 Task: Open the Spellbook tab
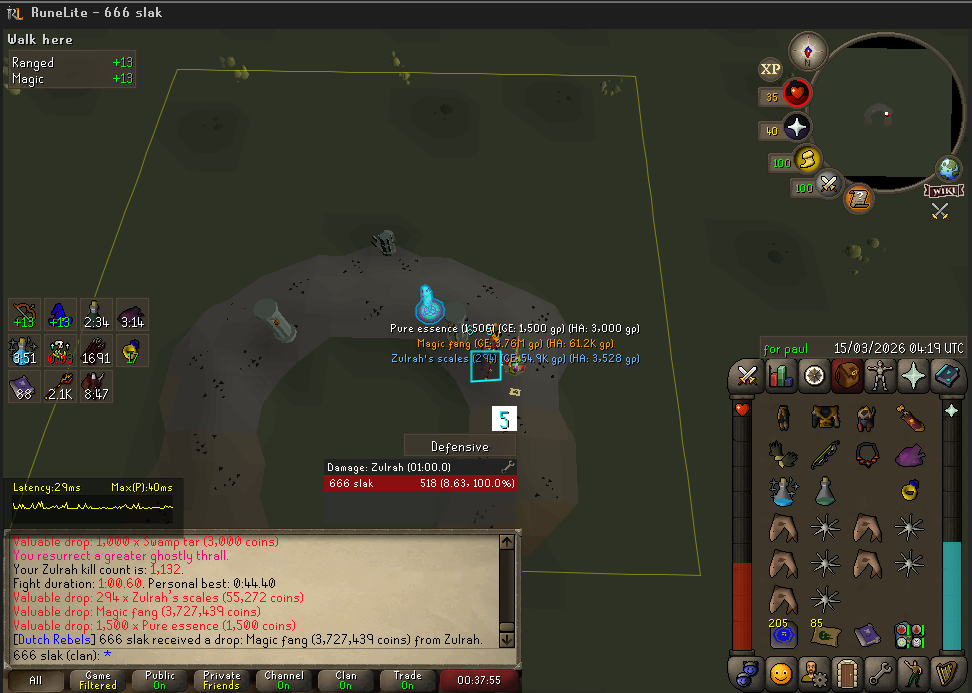pyautogui.click(x=945, y=376)
